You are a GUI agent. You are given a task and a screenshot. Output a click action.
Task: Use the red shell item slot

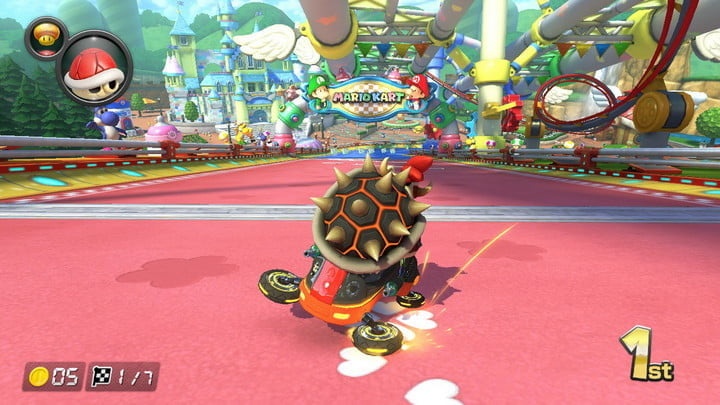(x=93, y=67)
